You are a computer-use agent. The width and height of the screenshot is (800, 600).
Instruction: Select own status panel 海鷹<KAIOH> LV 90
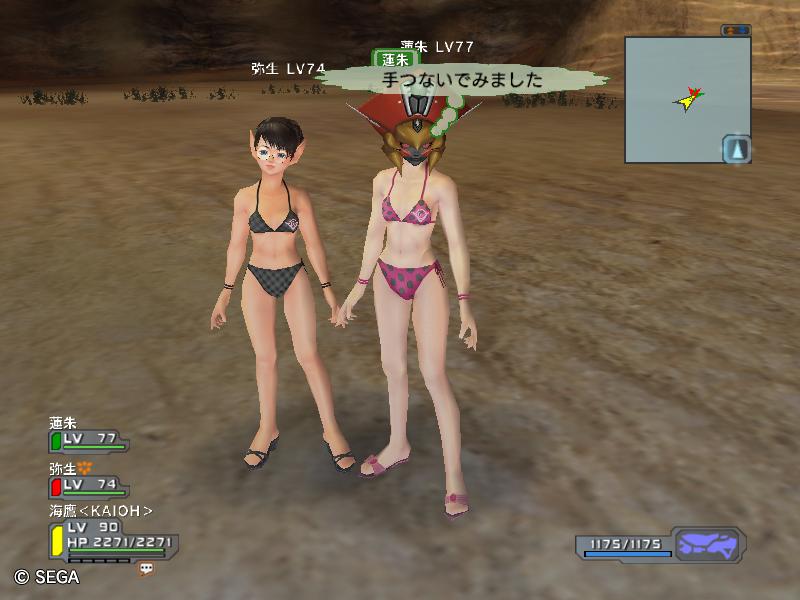[x=108, y=535]
